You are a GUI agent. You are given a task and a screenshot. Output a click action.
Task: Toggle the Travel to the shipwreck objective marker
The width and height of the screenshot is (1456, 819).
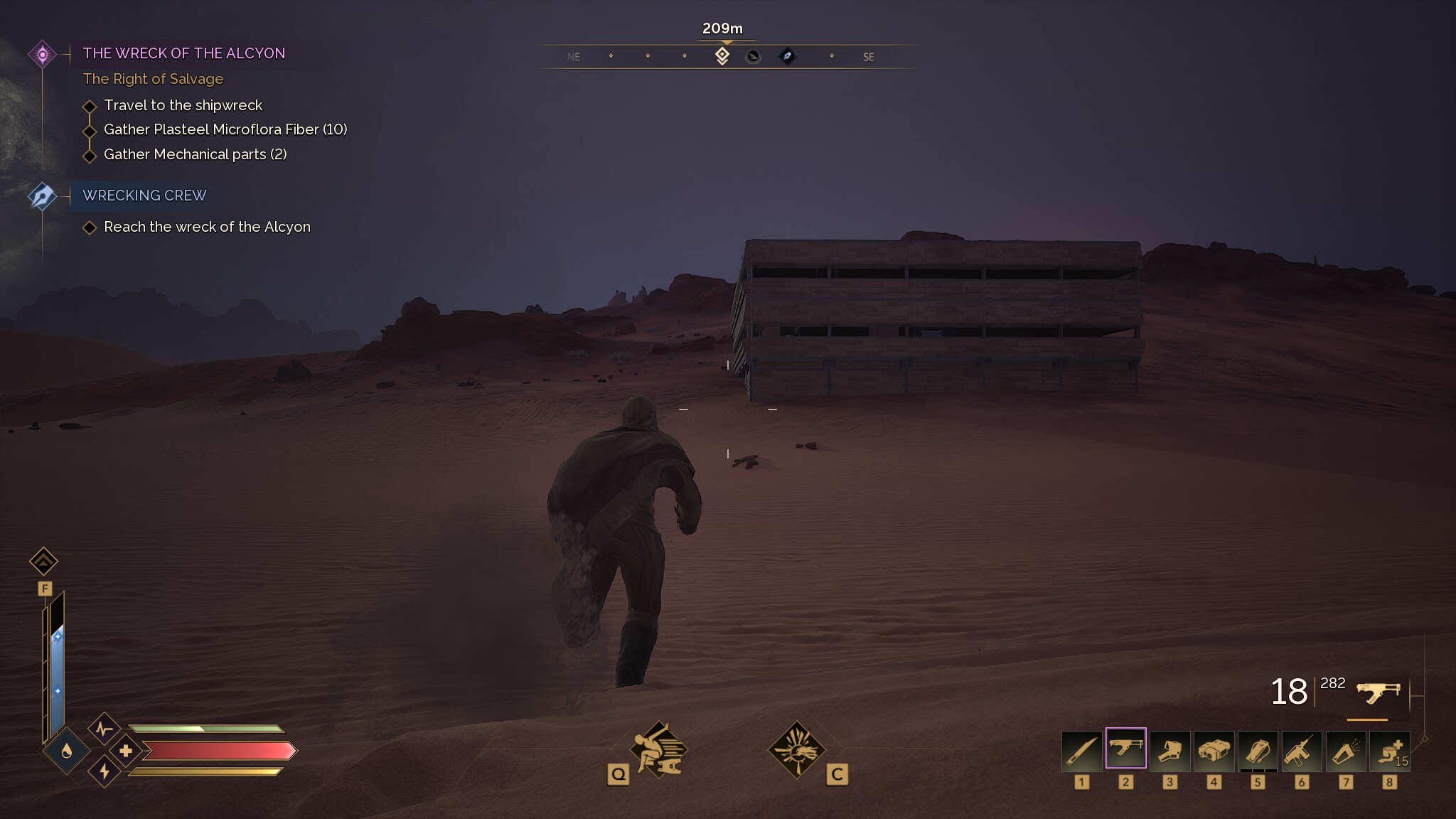tap(90, 105)
